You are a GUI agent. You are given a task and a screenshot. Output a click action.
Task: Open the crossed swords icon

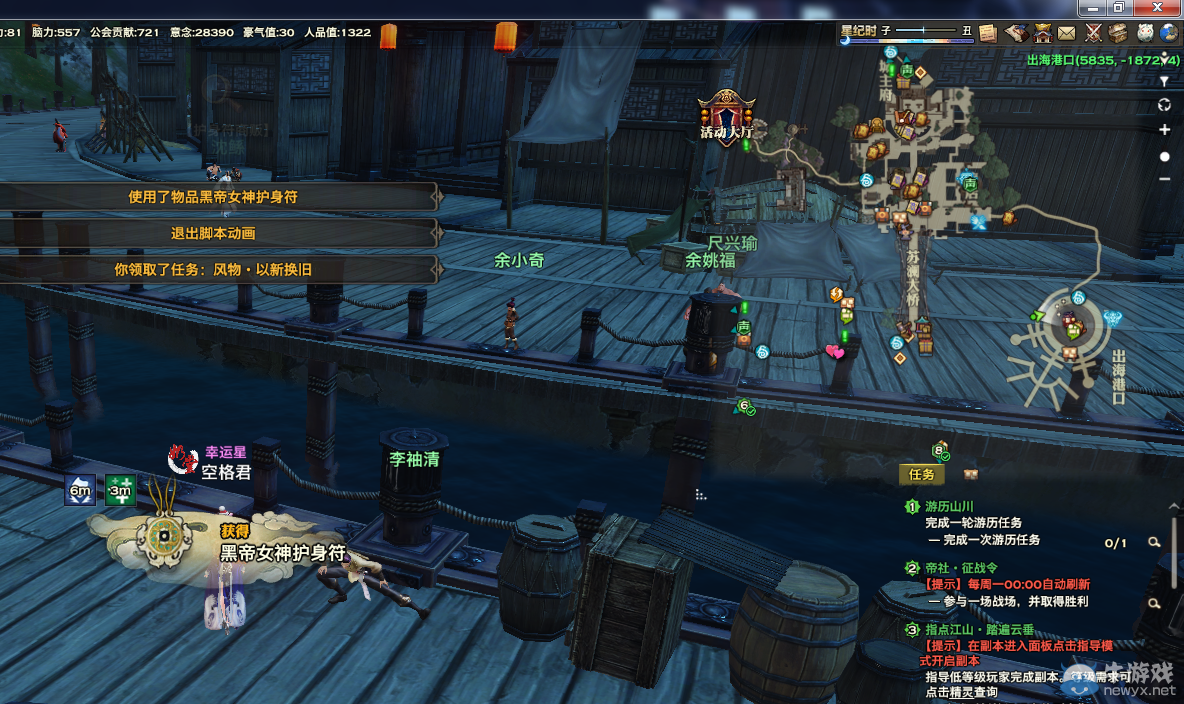(x=1094, y=32)
